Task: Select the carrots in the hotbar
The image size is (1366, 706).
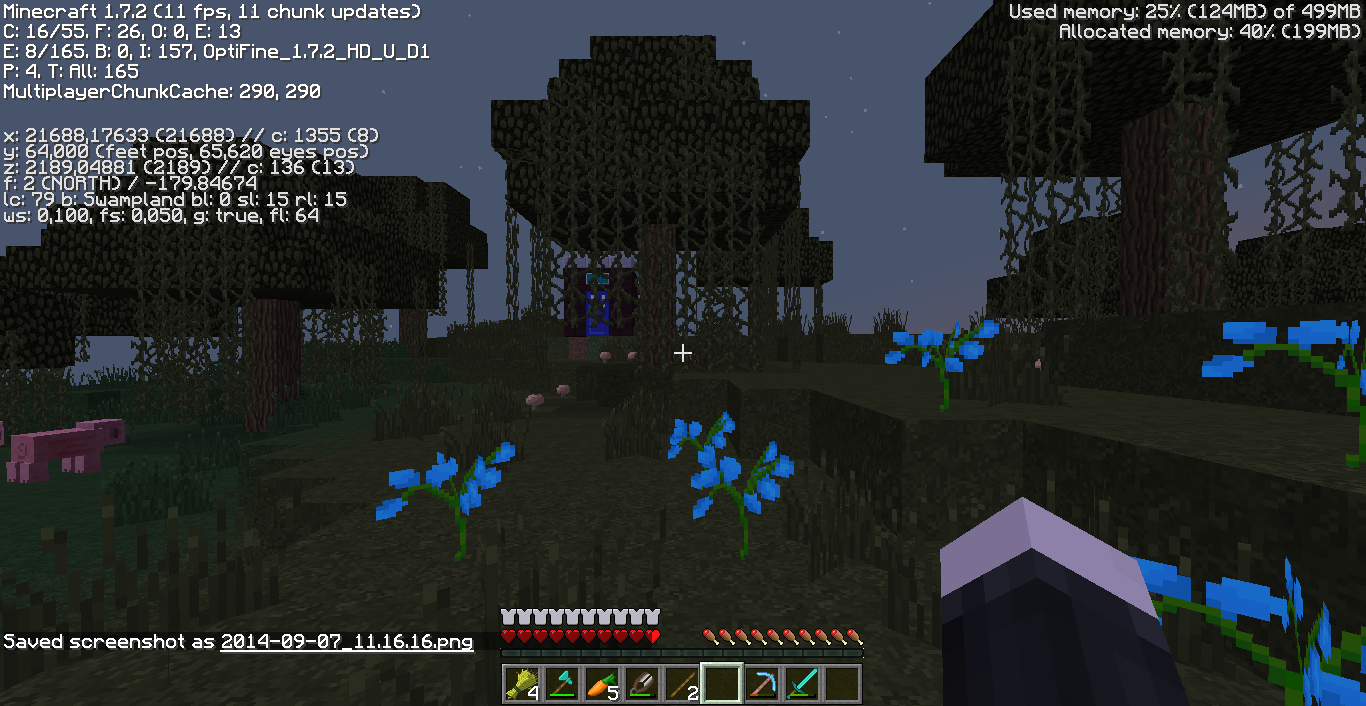Action: [x=601, y=683]
